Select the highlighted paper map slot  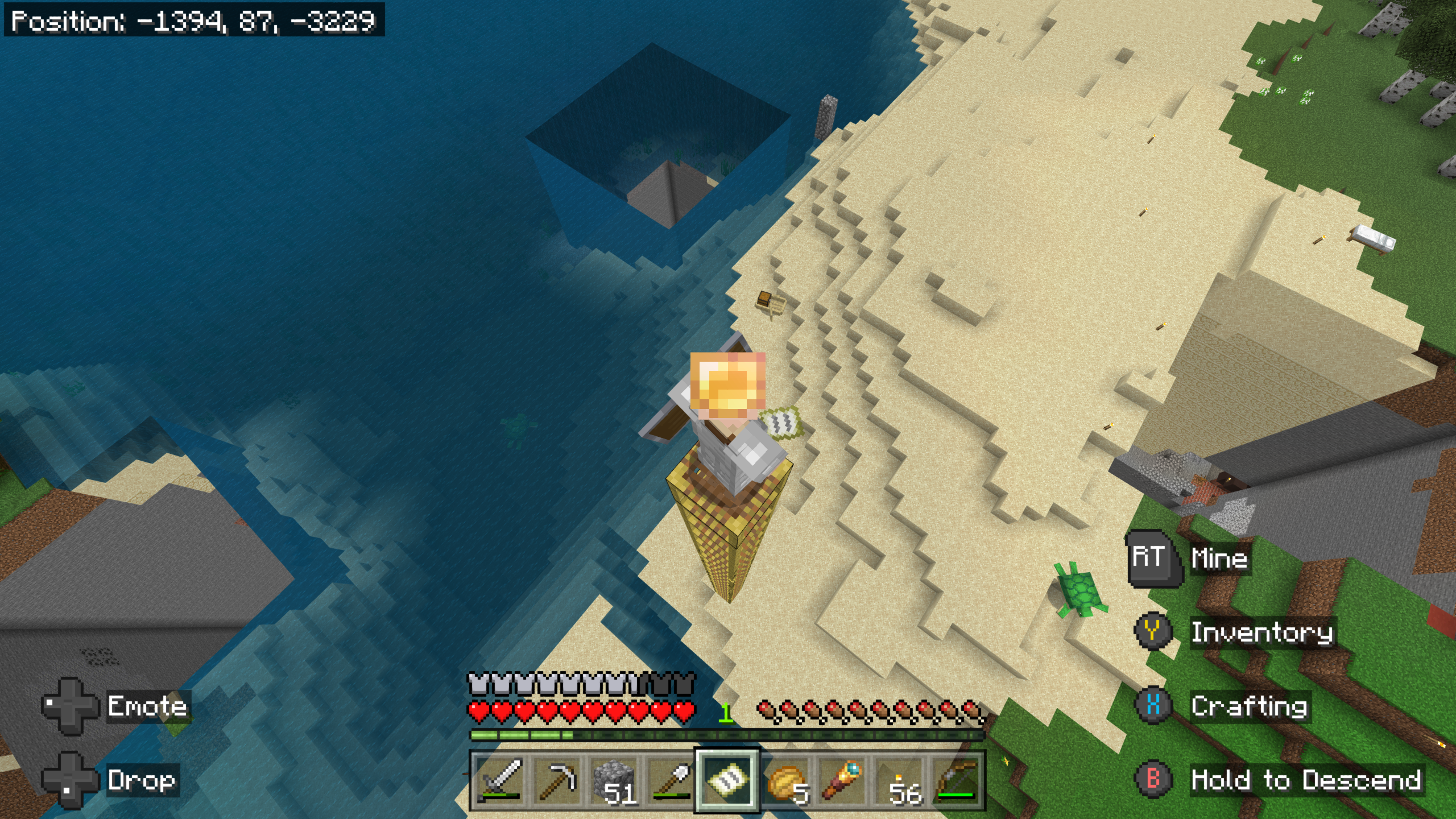tap(727, 779)
